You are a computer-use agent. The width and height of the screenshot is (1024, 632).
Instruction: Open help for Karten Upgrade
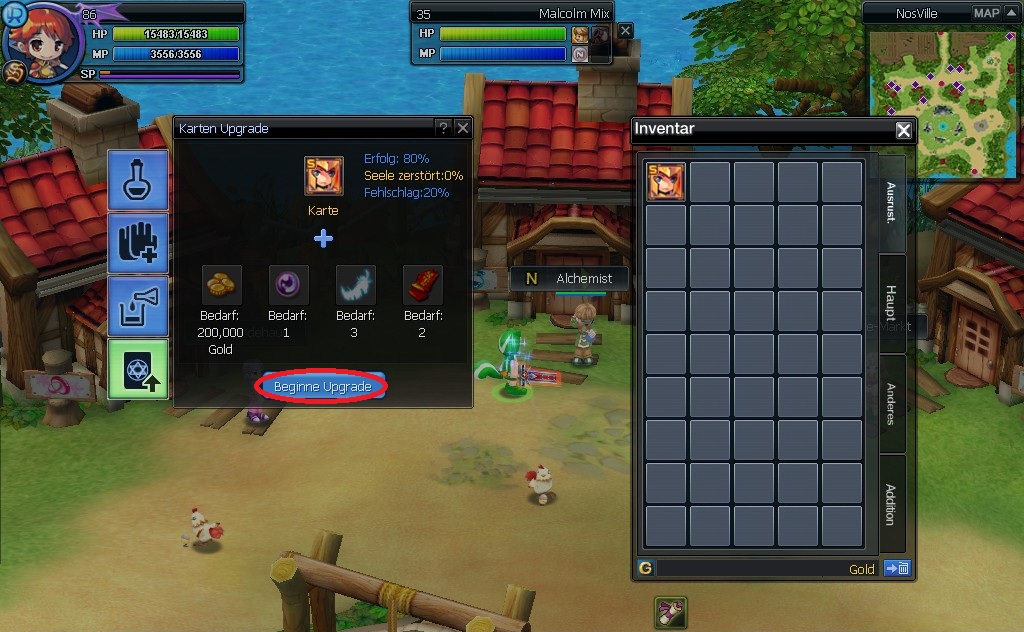coord(443,128)
